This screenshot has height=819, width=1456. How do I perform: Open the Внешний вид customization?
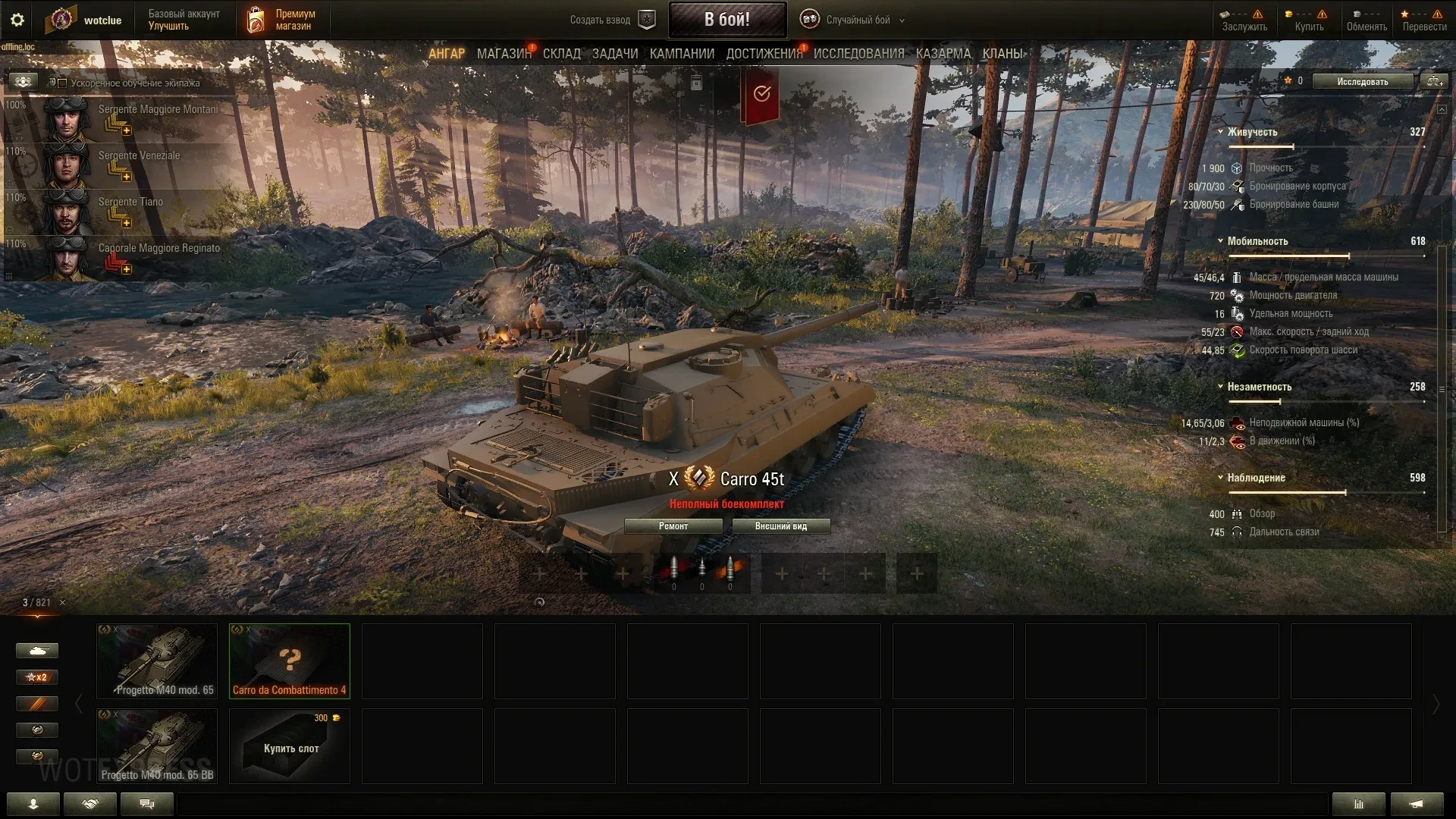tap(780, 526)
